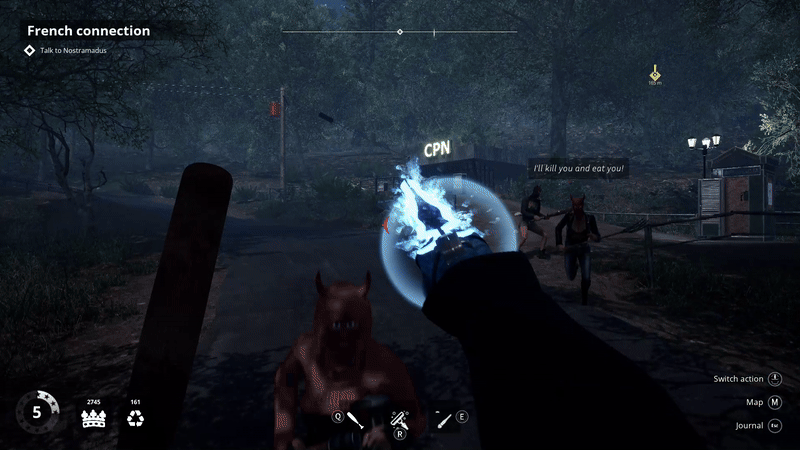Select the French connection quest tracker
Viewport: 800px width, 450px height.
point(88,31)
